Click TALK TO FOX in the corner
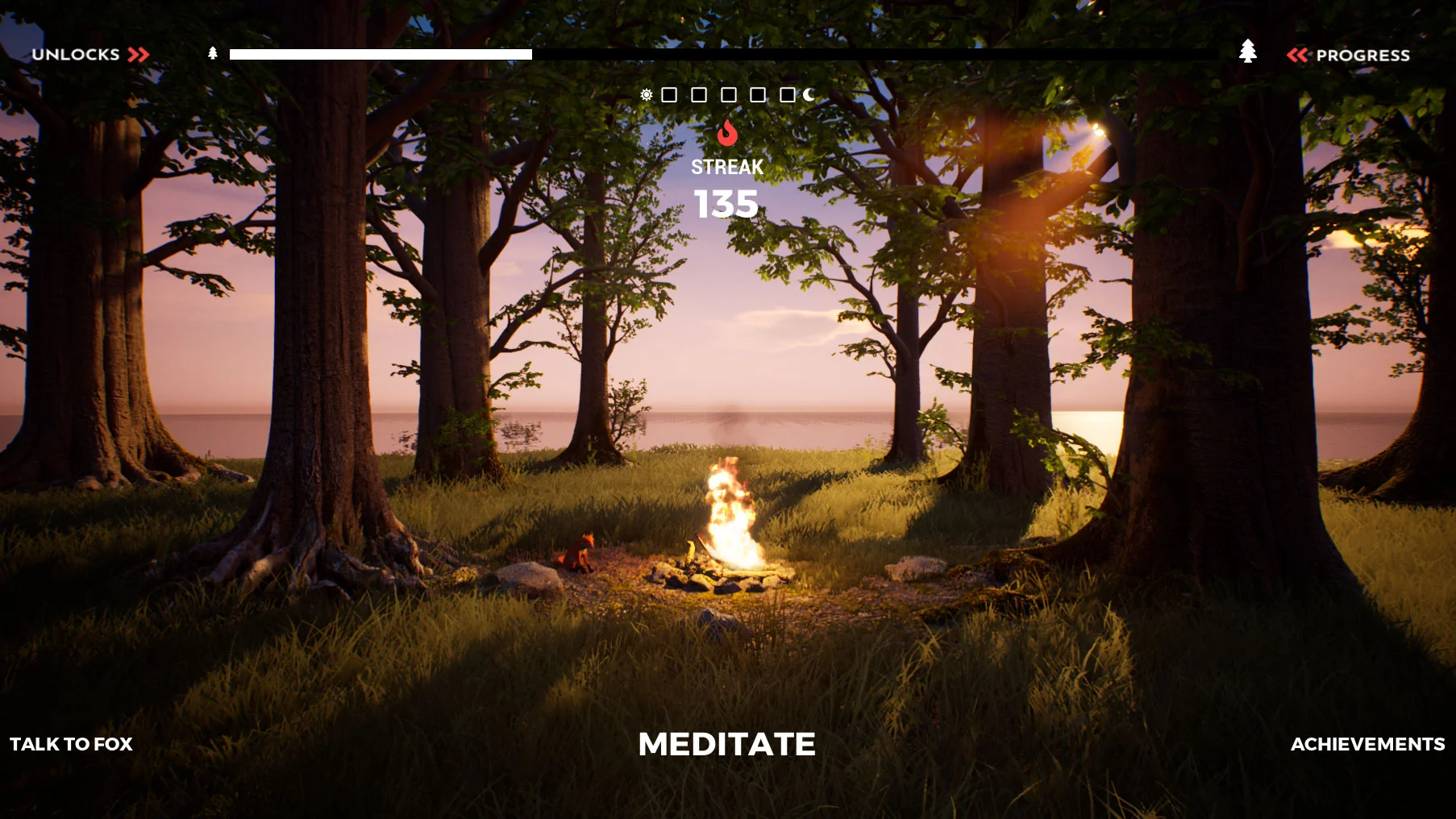The height and width of the screenshot is (819, 1456). pyautogui.click(x=73, y=744)
